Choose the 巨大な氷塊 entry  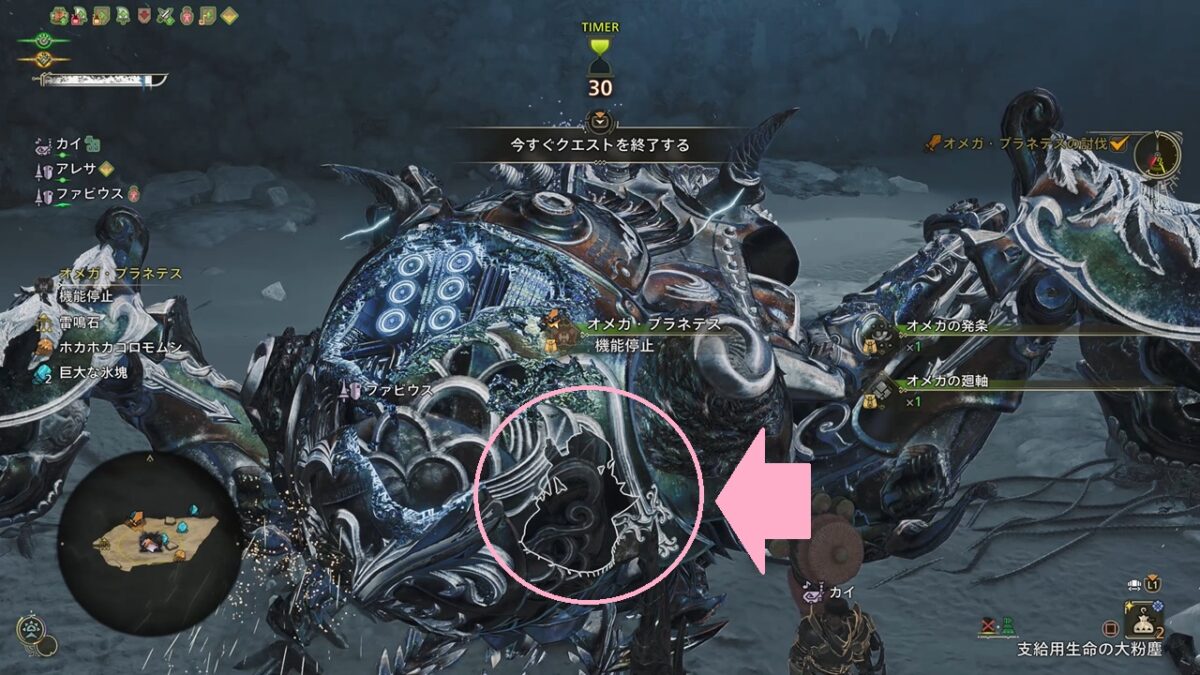click(x=93, y=372)
